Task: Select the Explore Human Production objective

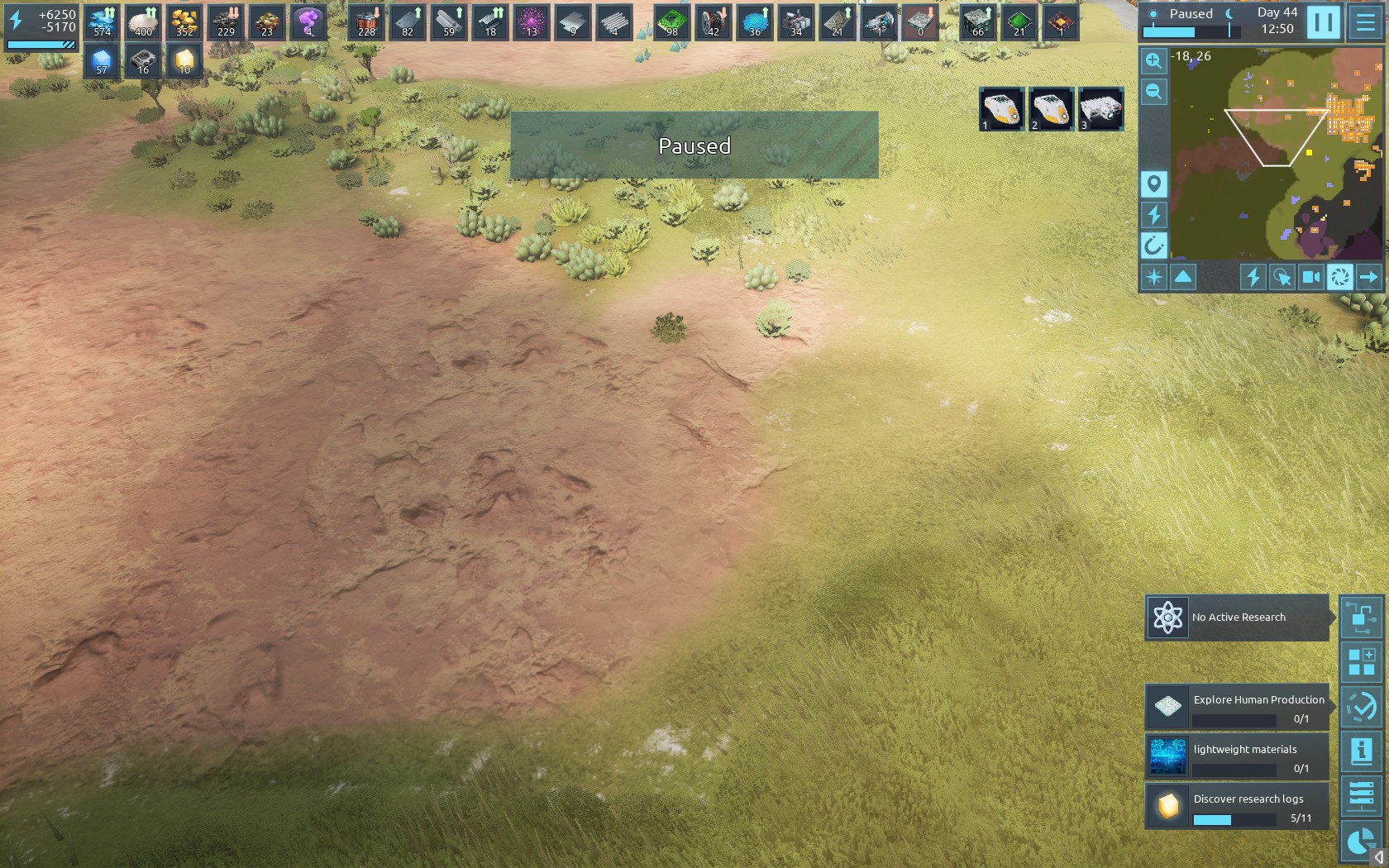Action: (x=1237, y=707)
